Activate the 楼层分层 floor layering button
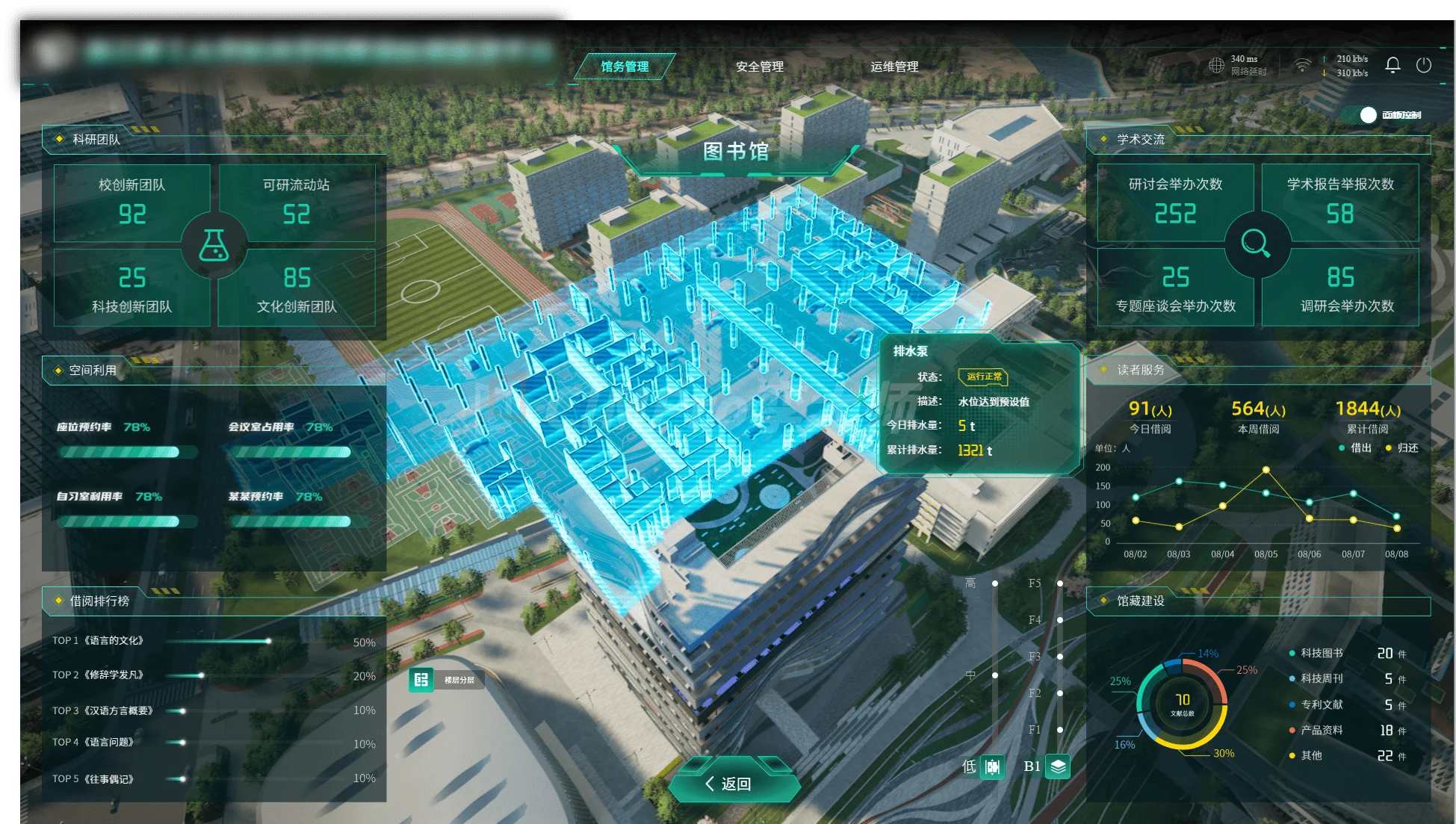1456x824 pixels. (x=421, y=680)
